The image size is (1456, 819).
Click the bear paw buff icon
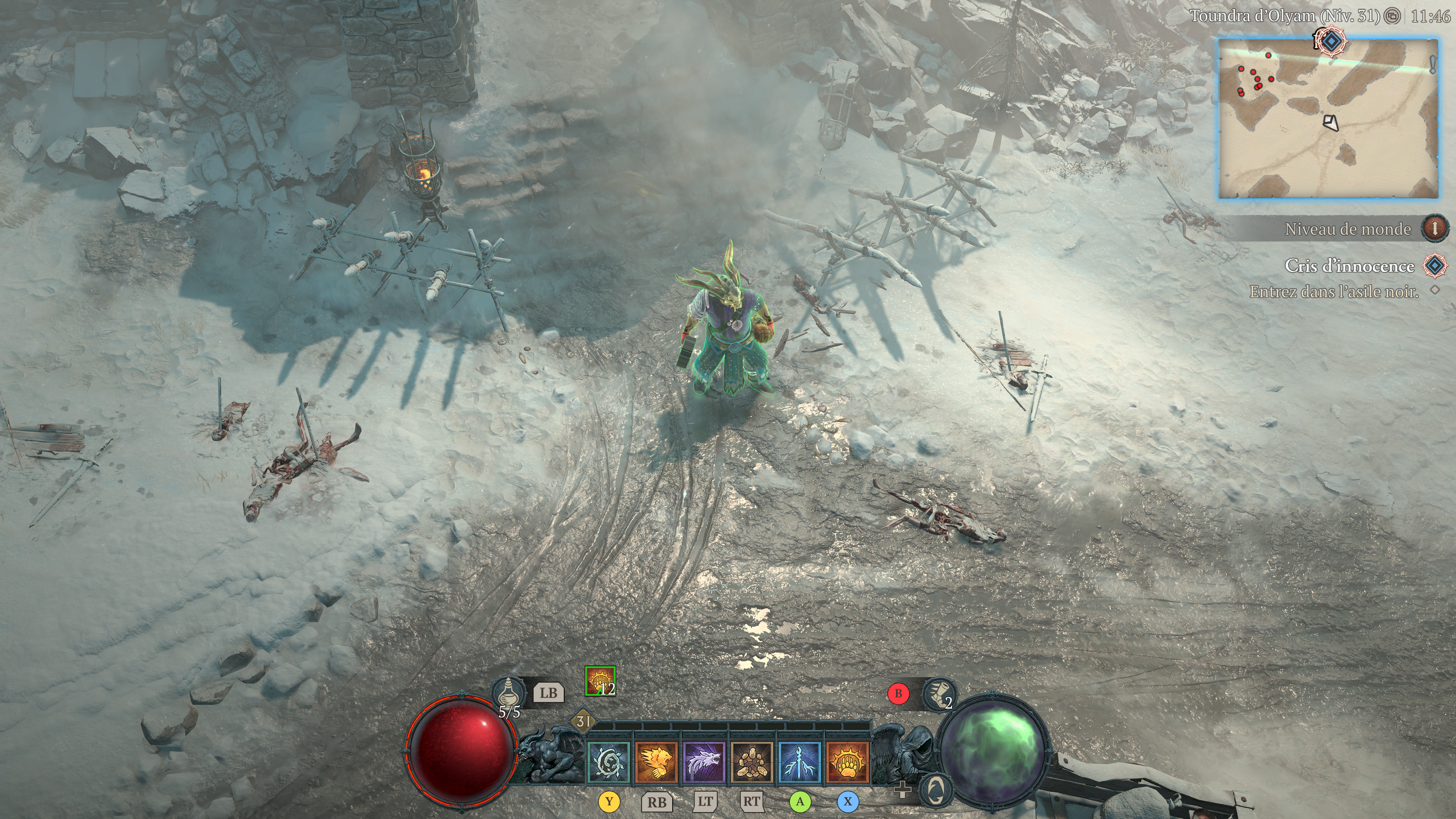(600, 681)
